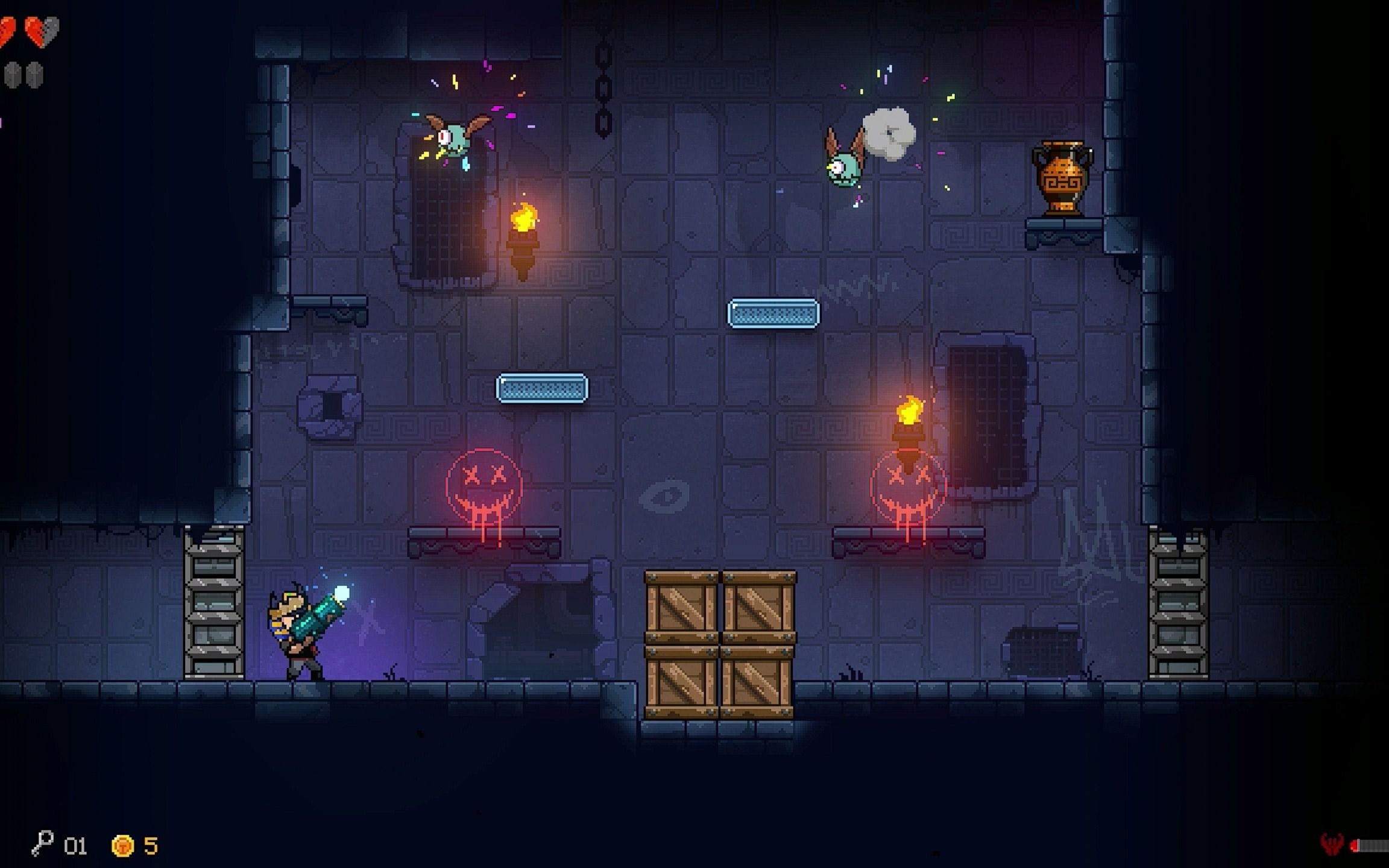Click the red winged demon icon
This screenshot has height=868, width=1389.
1331,844
